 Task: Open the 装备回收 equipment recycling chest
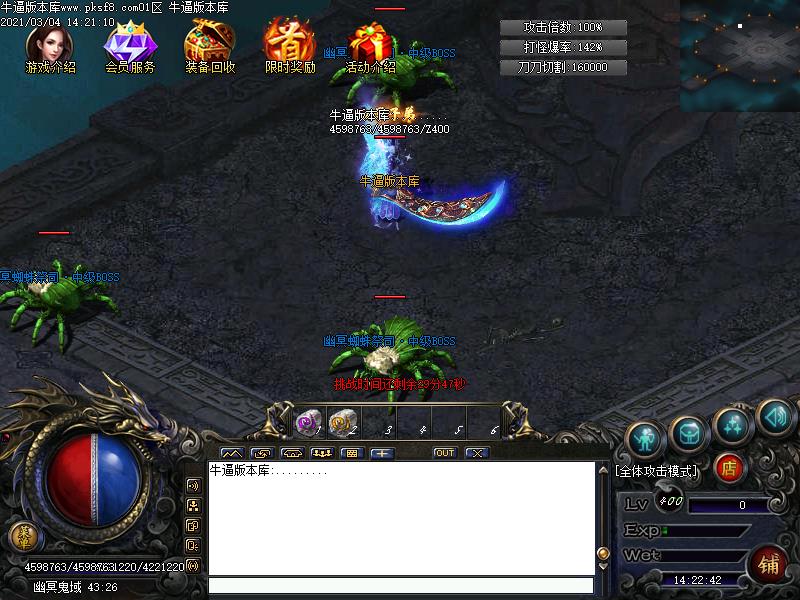[209, 47]
